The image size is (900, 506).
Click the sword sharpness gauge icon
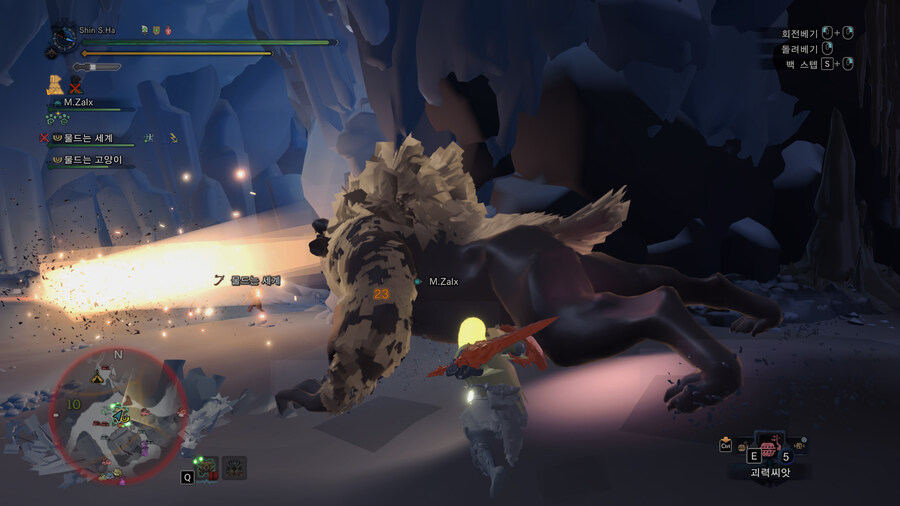[97, 67]
